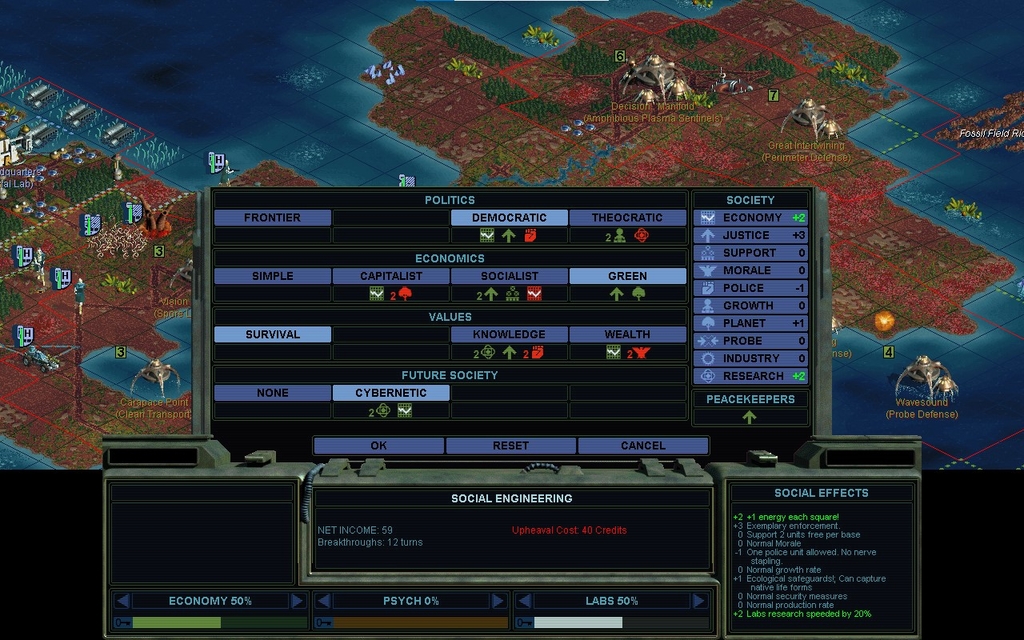This screenshot has width=1024, height=640.
Task: Select Simple economics
Action: tap(272, 276)
